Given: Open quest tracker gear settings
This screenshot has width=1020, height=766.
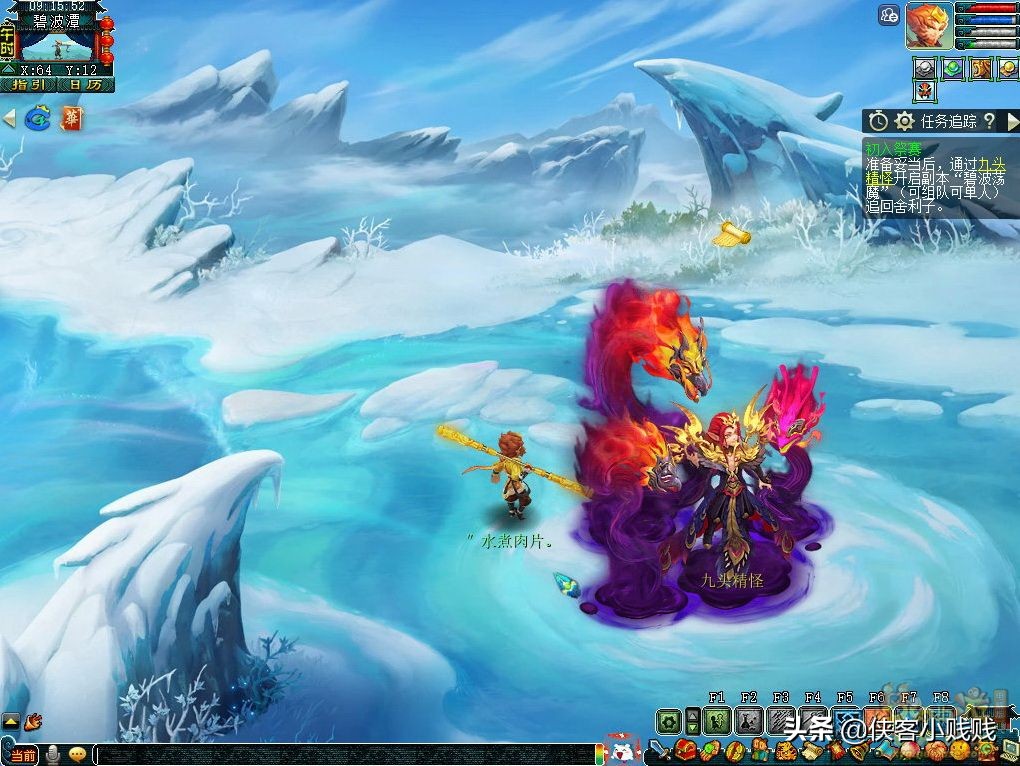Looking at the screenshot, I should click(904, 121).
